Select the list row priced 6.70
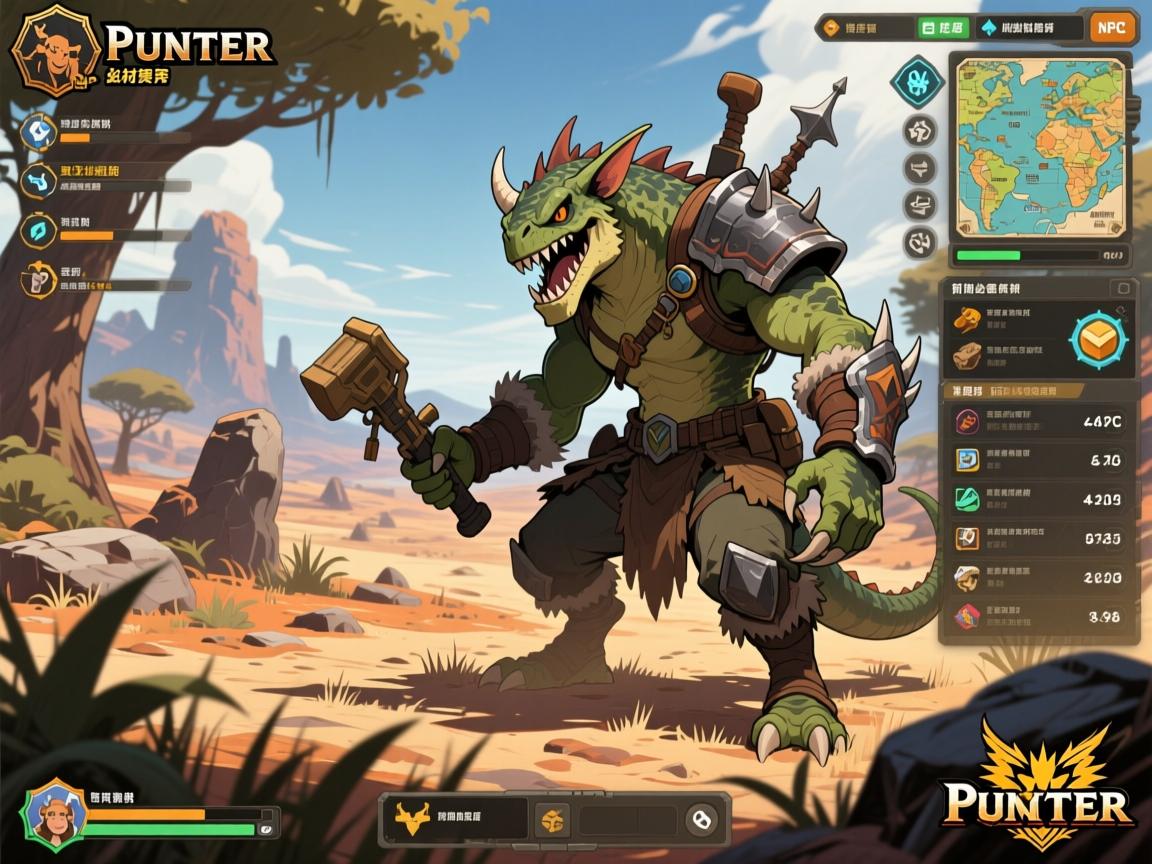 pyautogui.click(x=1040, y=460)
